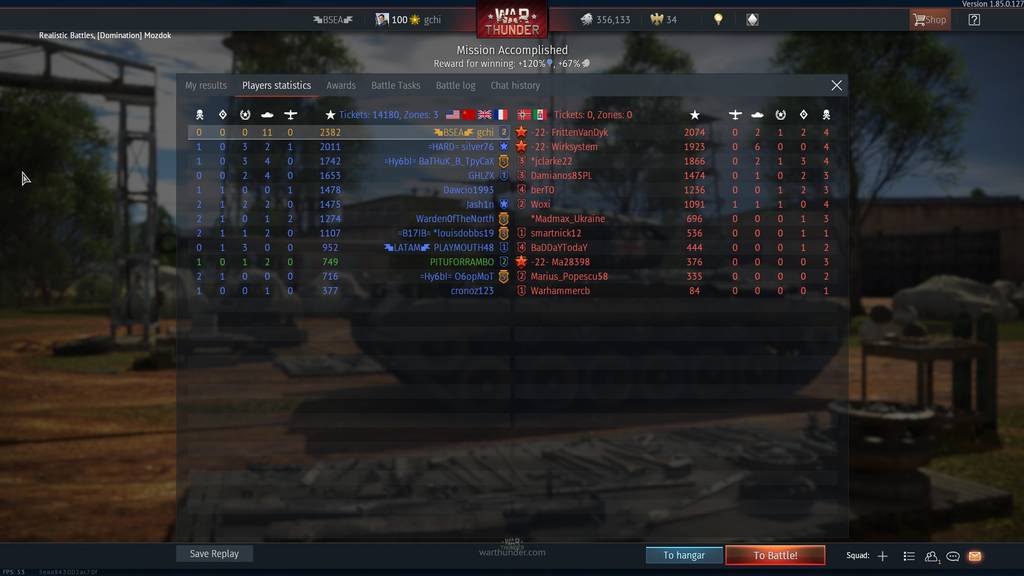The width and height of the screenshot is (1024, 576).
Task: Switch to the My results tab
Action: 206,86
